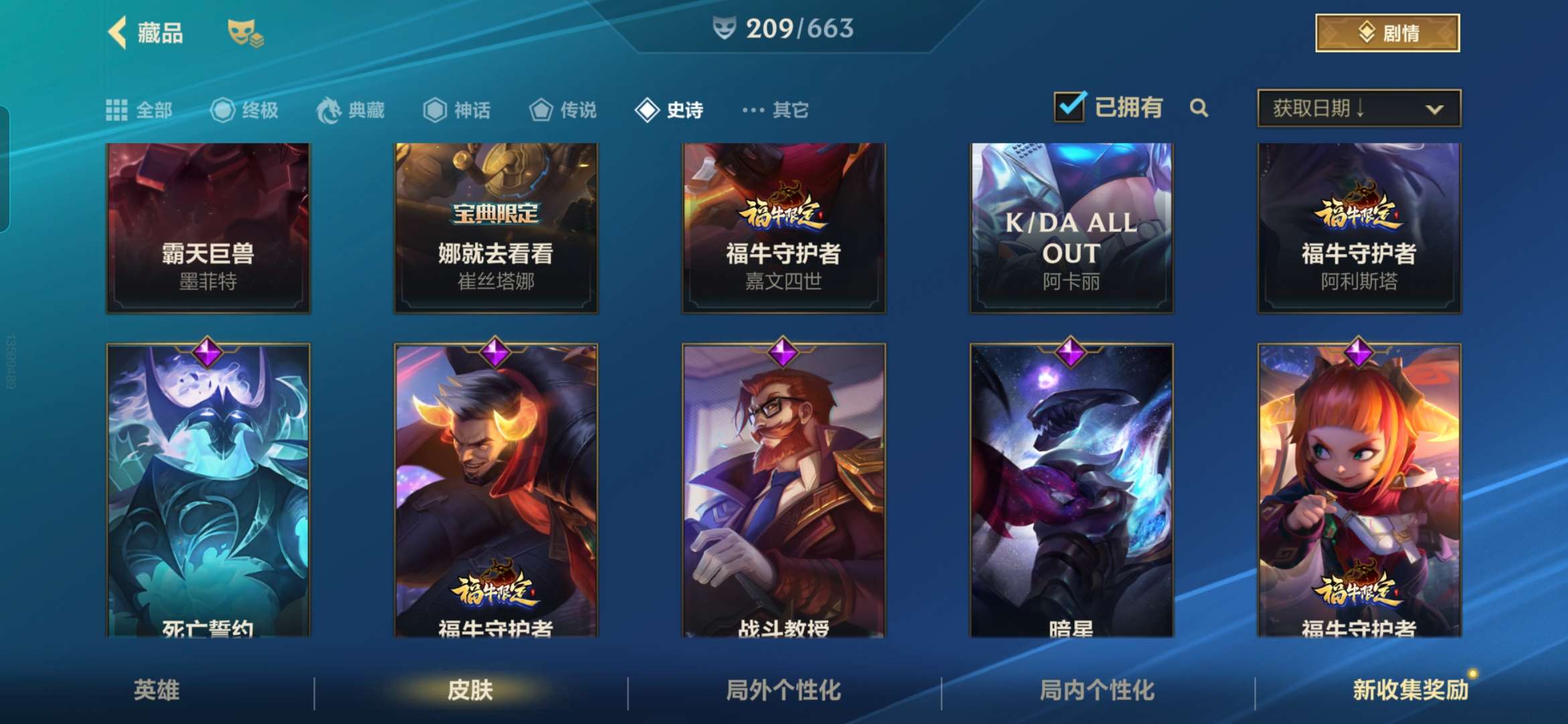Open K/DA ALL OUT 阿卡丽 skin
The height and width of the screenshot is (724, 1568).
click(x=1071, y=228)
